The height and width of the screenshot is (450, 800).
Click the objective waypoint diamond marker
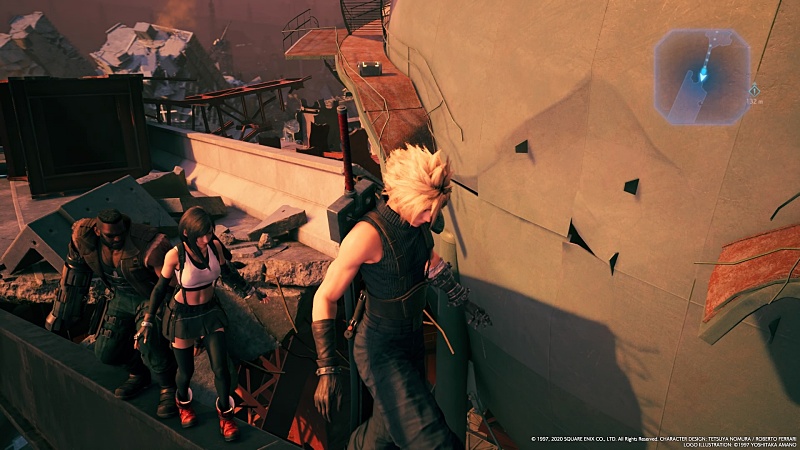point(754,90)
